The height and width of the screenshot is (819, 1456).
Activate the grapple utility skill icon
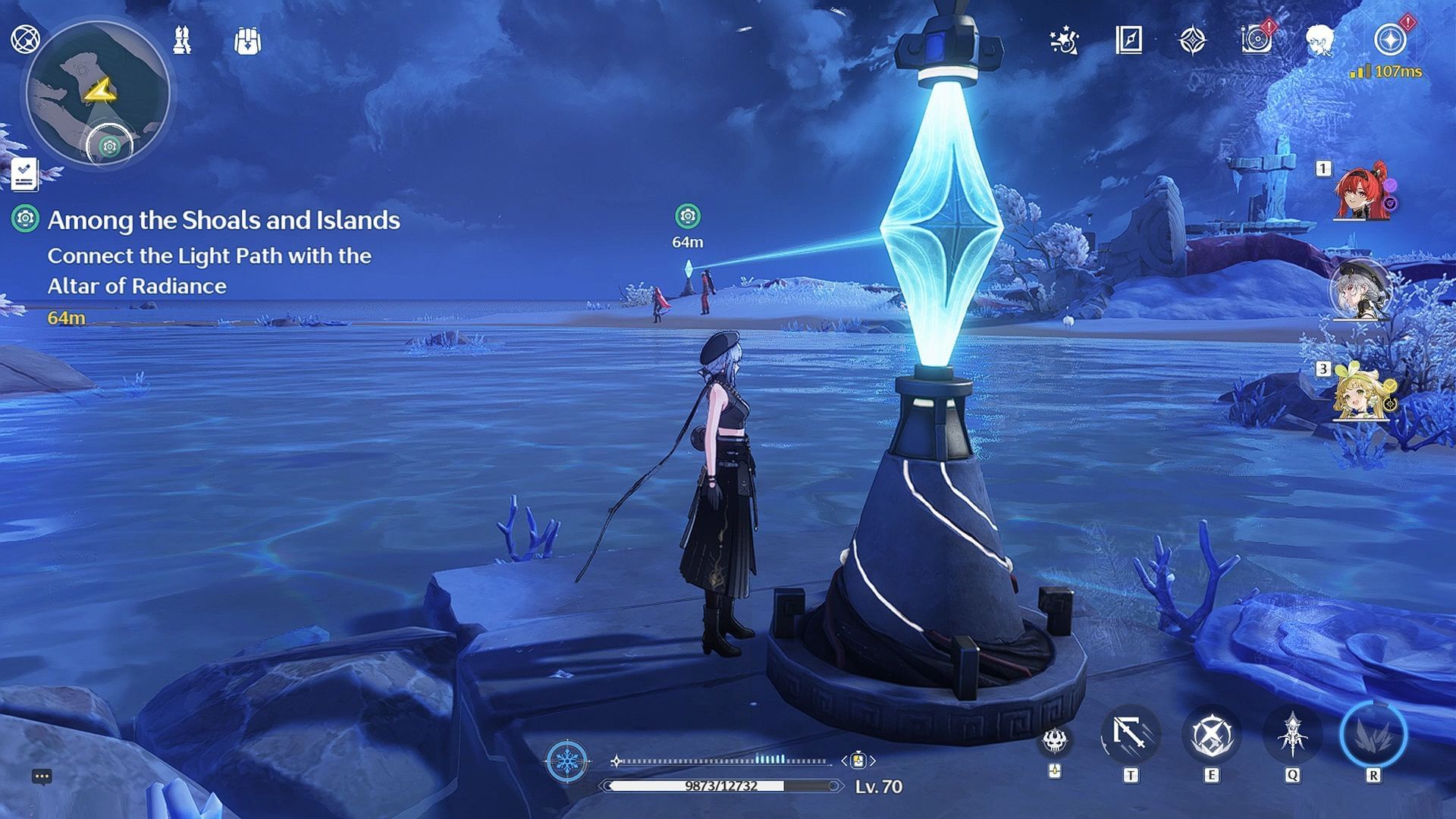(1130, 734)
